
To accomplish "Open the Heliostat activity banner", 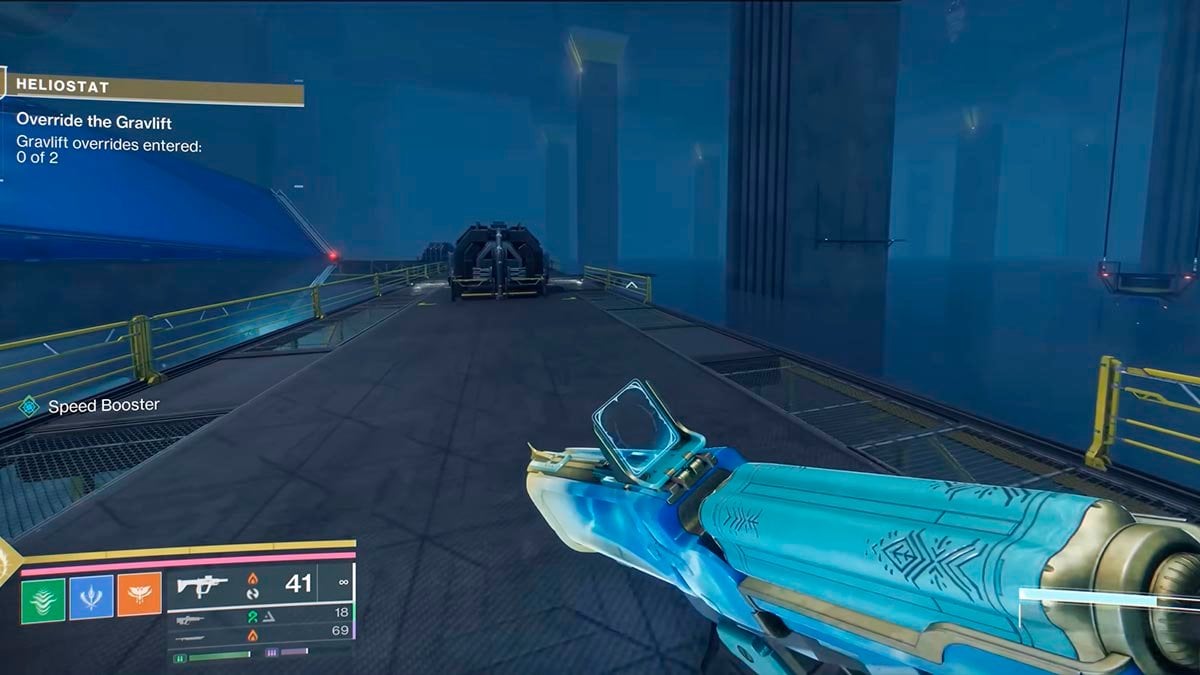I will tap(152, 88).
